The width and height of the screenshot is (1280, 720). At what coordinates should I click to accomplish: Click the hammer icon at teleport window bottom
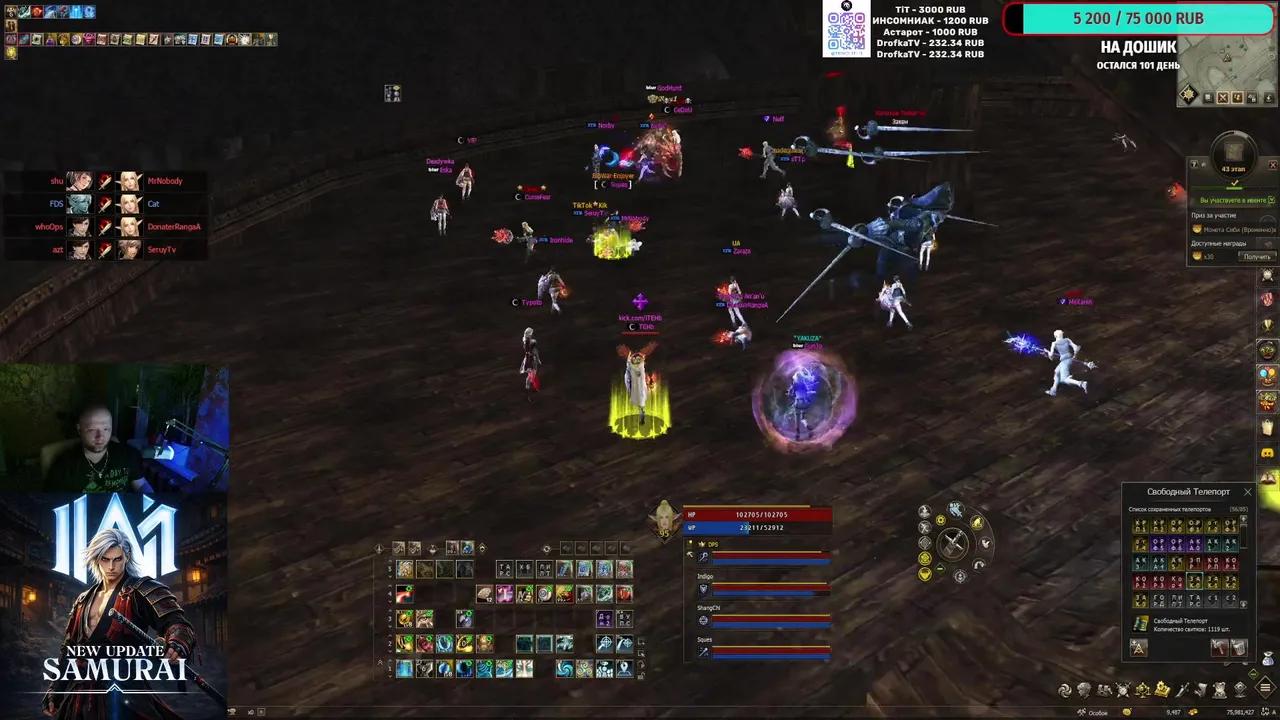[x=1220, y=648]
